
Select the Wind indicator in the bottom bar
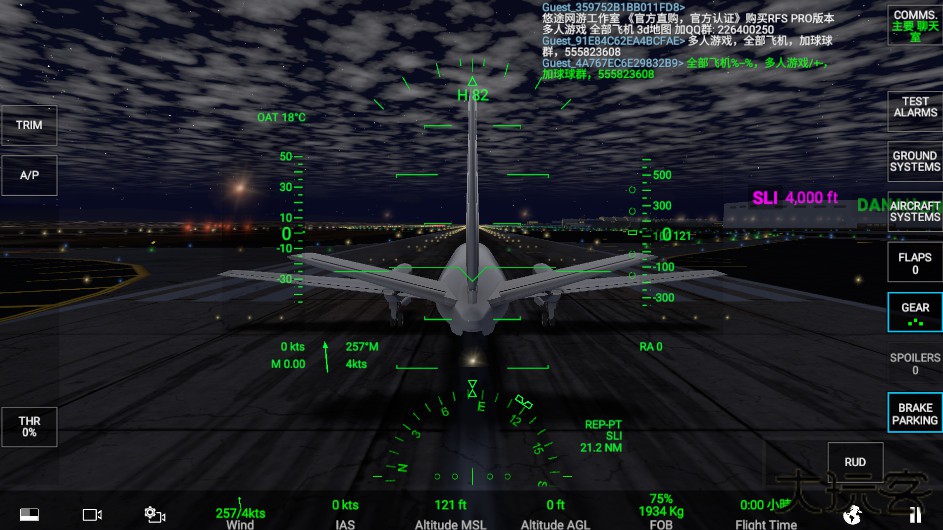[240, 518]
